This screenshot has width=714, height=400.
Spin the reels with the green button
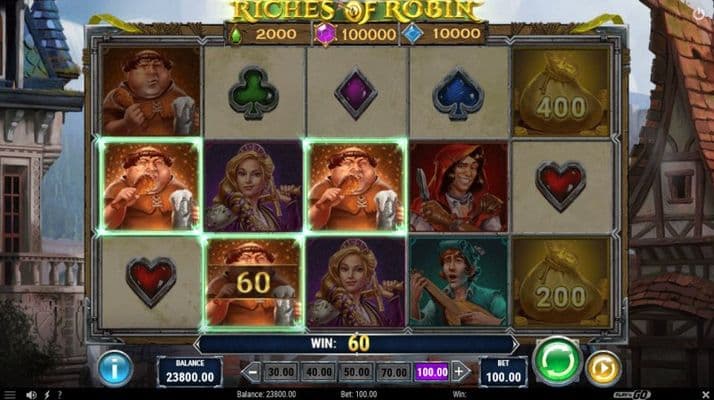pos(558,361)
